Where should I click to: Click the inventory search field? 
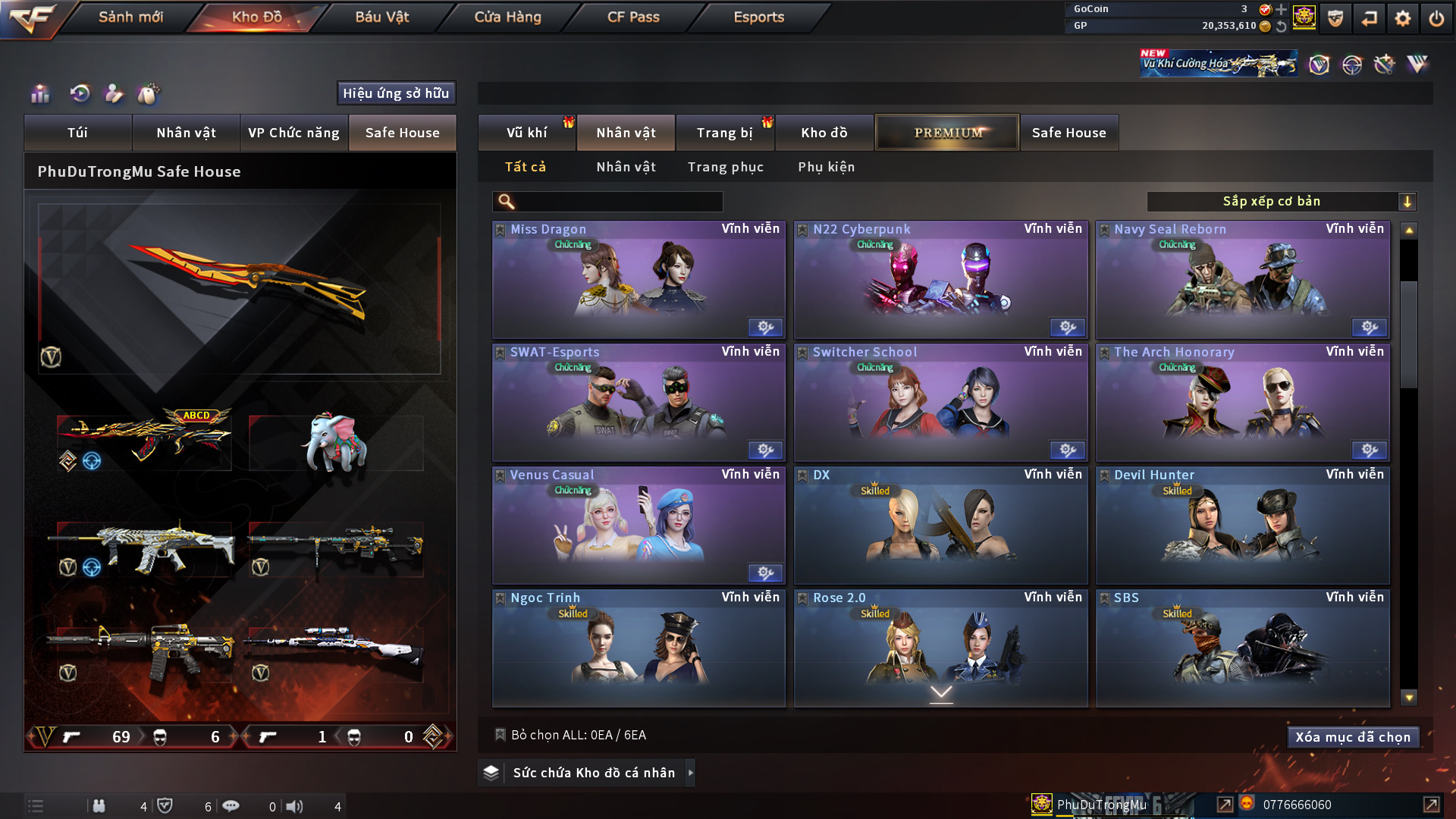(x=618, y=202)
